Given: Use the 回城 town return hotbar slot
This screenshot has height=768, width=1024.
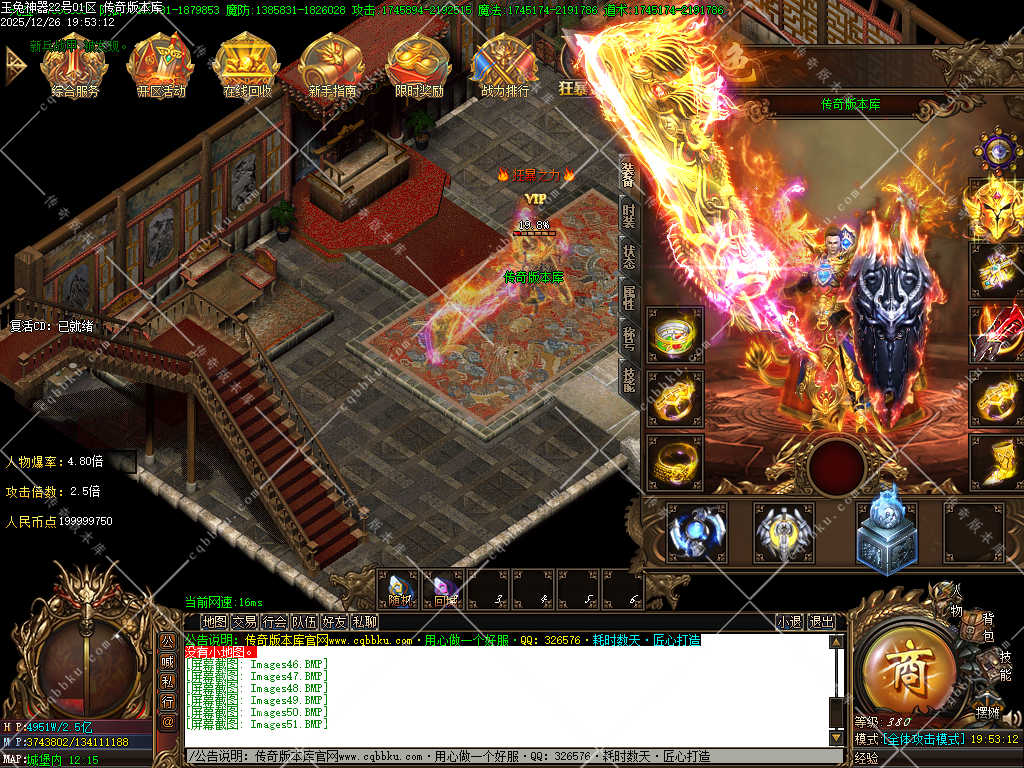Looking at the screenshot, I should tap(444, 589).
